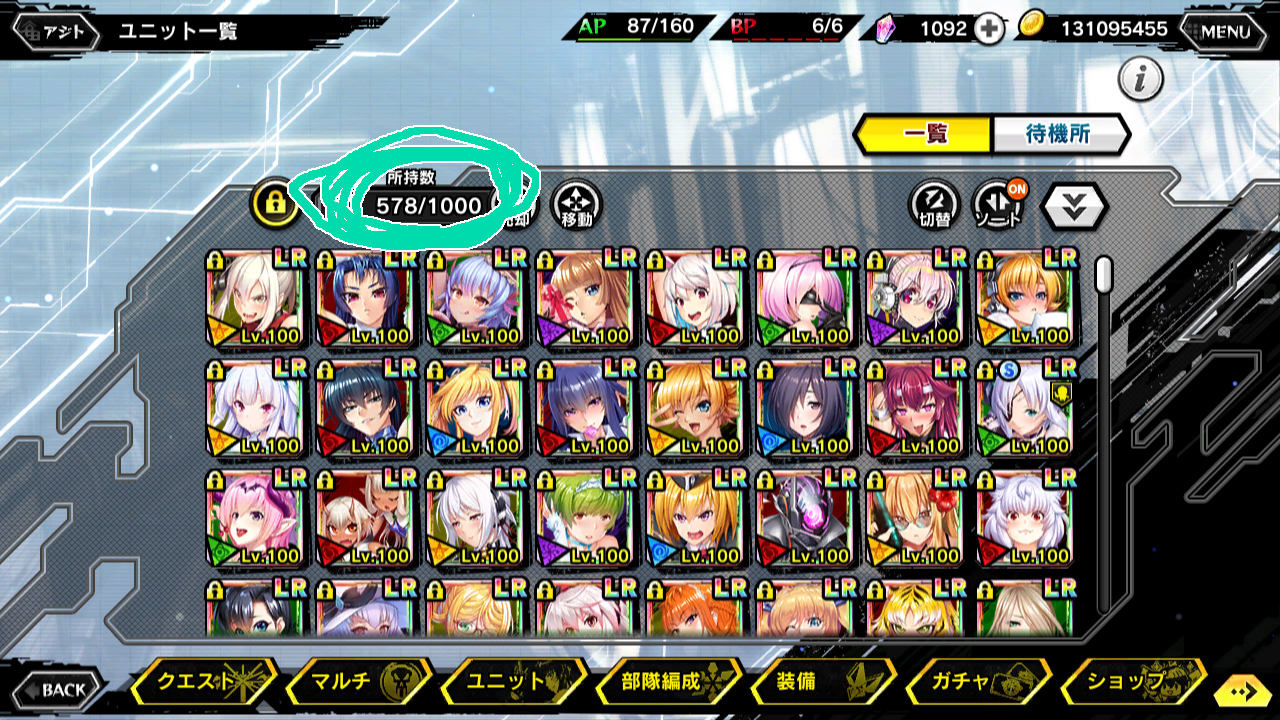This screenshot has width=1280, height=720.
Task: Switch to the 待機所 tab
Action: tap(1059, 134)
